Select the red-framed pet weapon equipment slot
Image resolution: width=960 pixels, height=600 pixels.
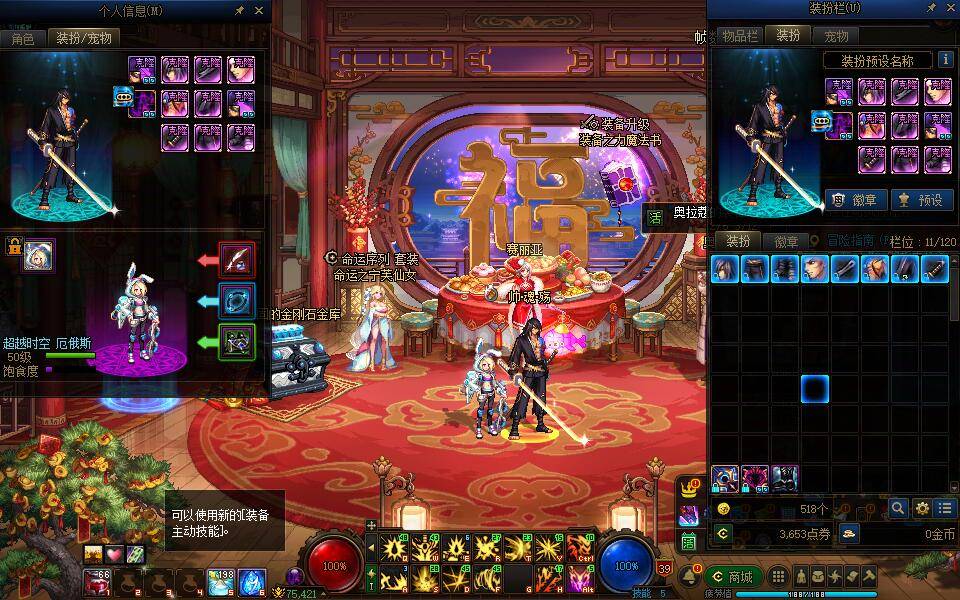click(x=237, y=261)
